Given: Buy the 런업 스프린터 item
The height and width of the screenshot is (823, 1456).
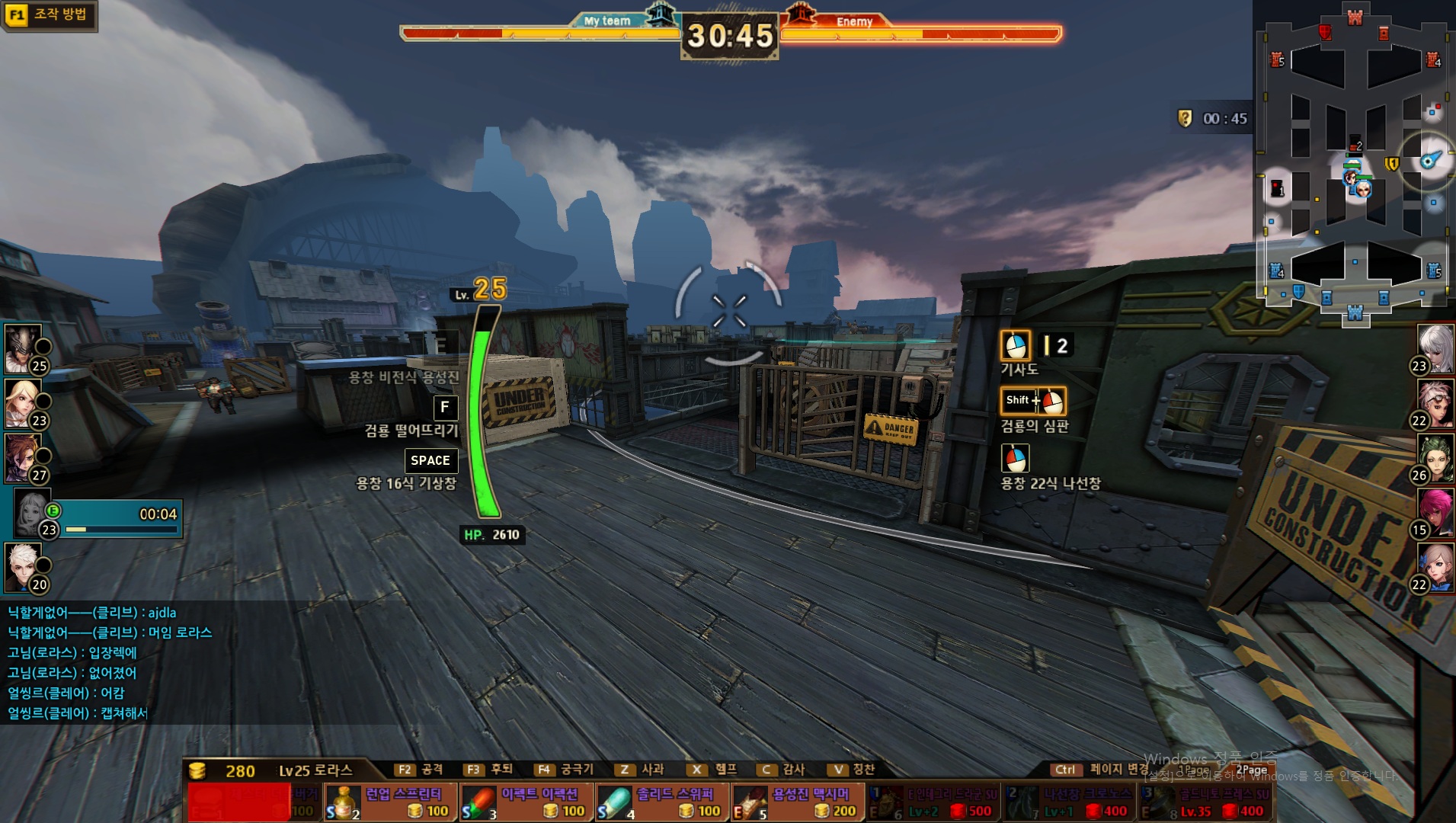Looking at the screenshot, I should (x=390, y=802).
